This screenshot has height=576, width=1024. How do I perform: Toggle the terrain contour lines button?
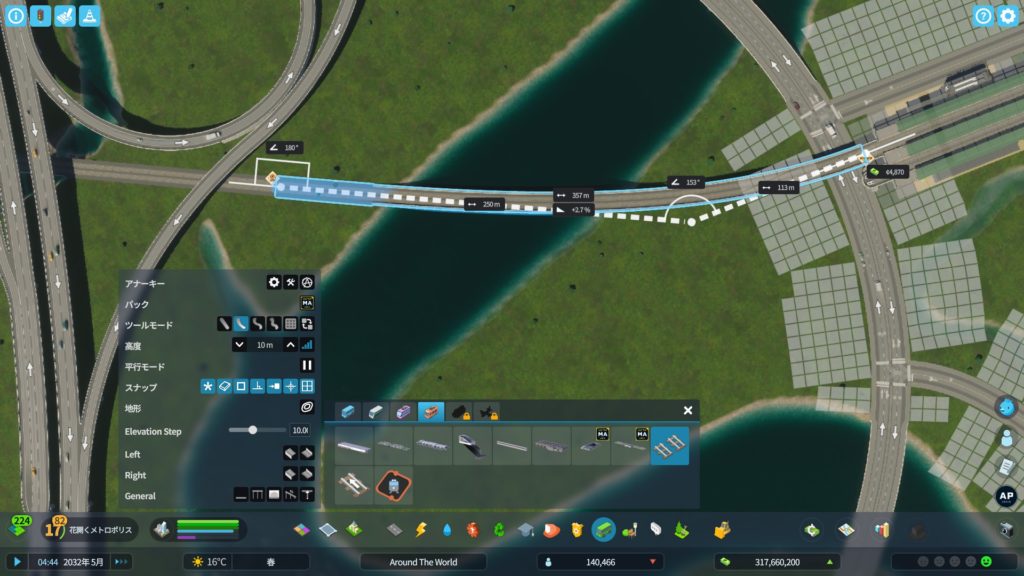tap(307, 408)
